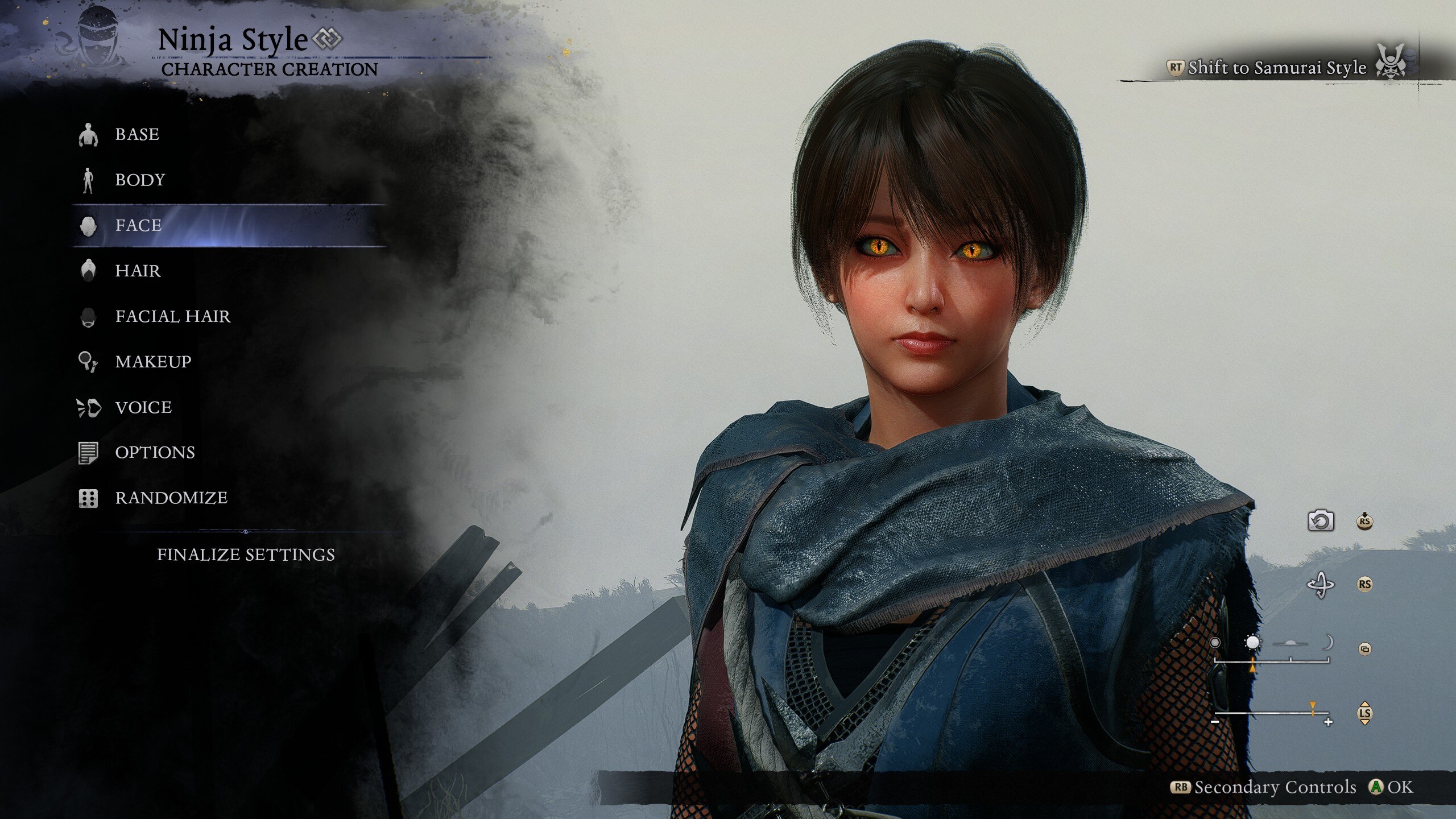Image resolution: width=1456 pixels, height=819 pixels.
Task: Randomize the character appearance
Action: [x=171, y=498]
